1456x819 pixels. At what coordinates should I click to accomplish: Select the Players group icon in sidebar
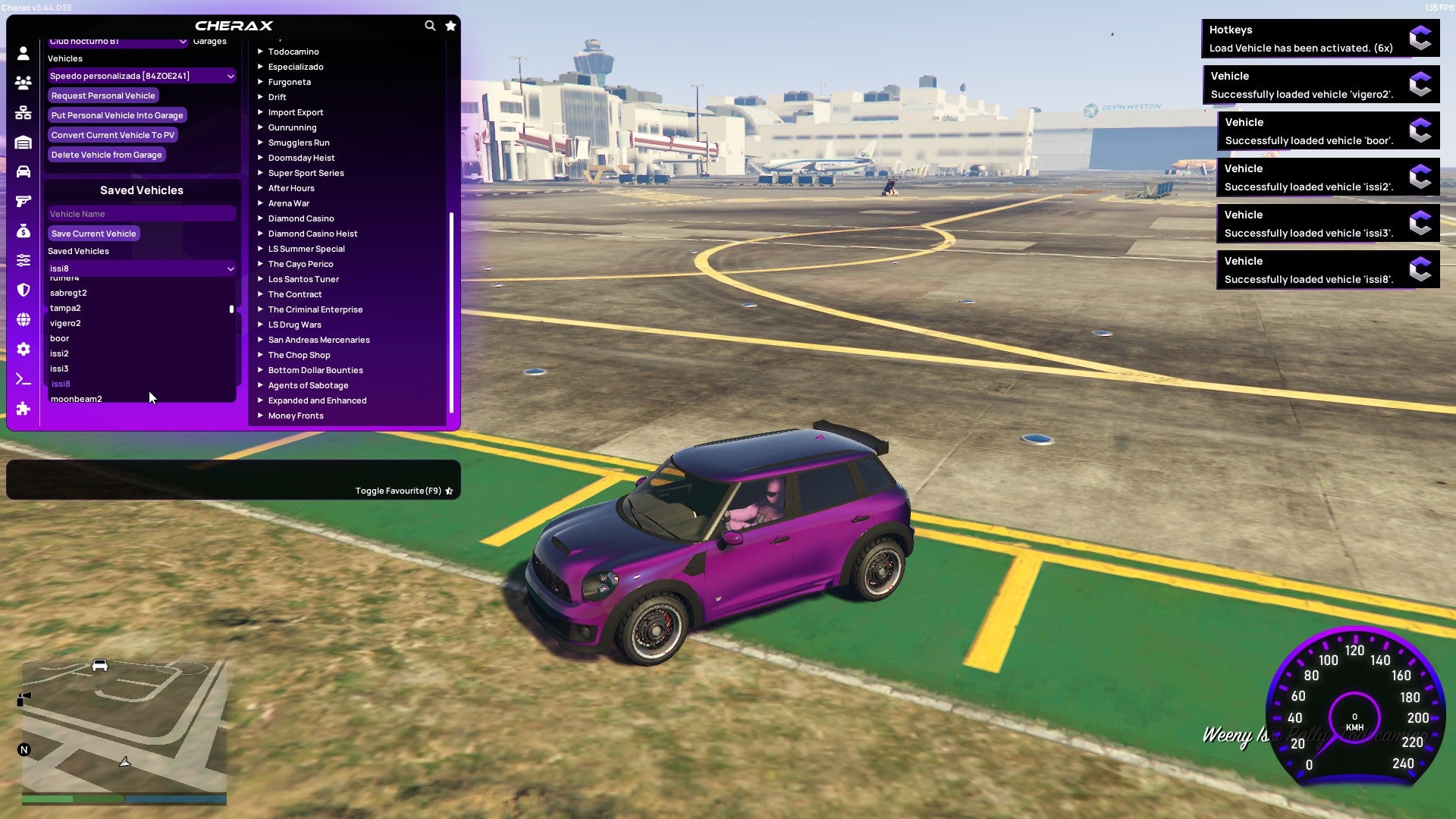click(23, 82)
